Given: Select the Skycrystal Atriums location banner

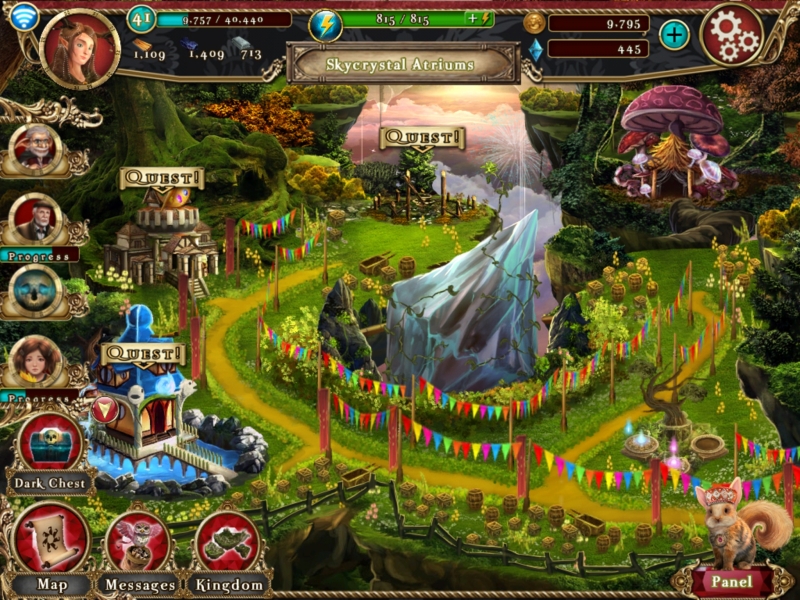Looking at the screenshot, I should (403, 64).
